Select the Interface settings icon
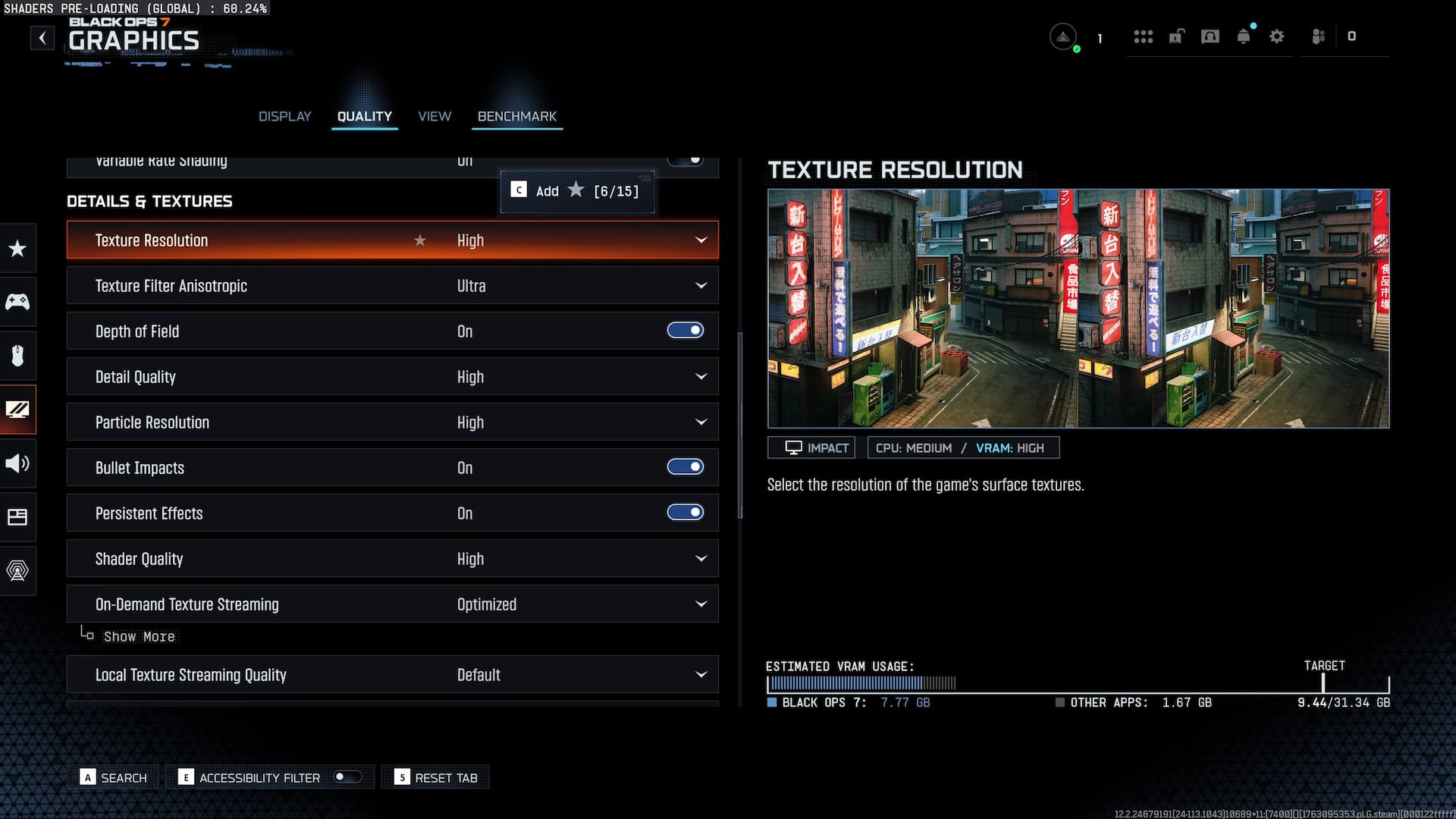1456x819 pixels. tap(18, 517)
